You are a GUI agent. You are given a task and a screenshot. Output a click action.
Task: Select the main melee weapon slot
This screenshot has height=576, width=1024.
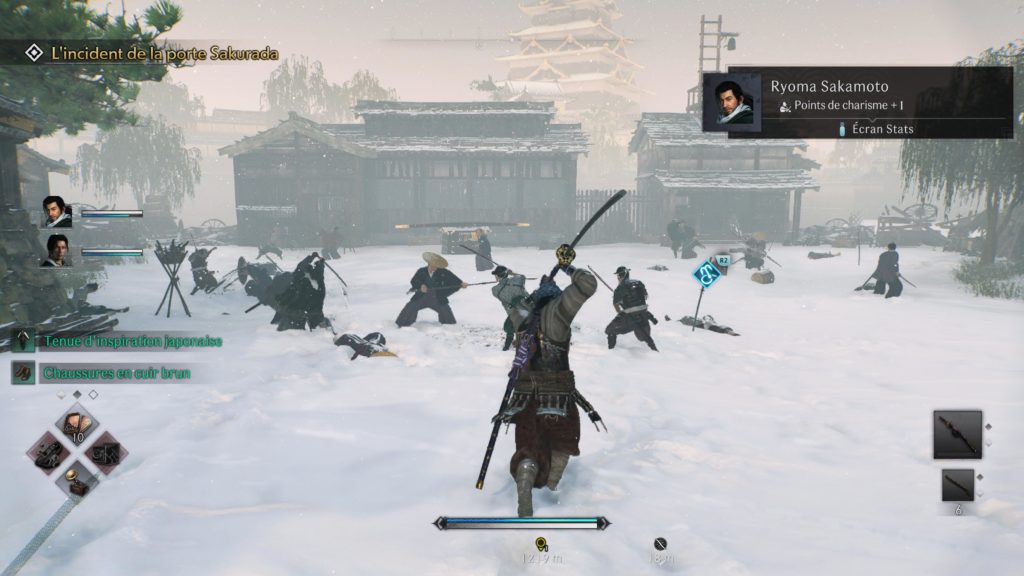(x=957, y=434)
